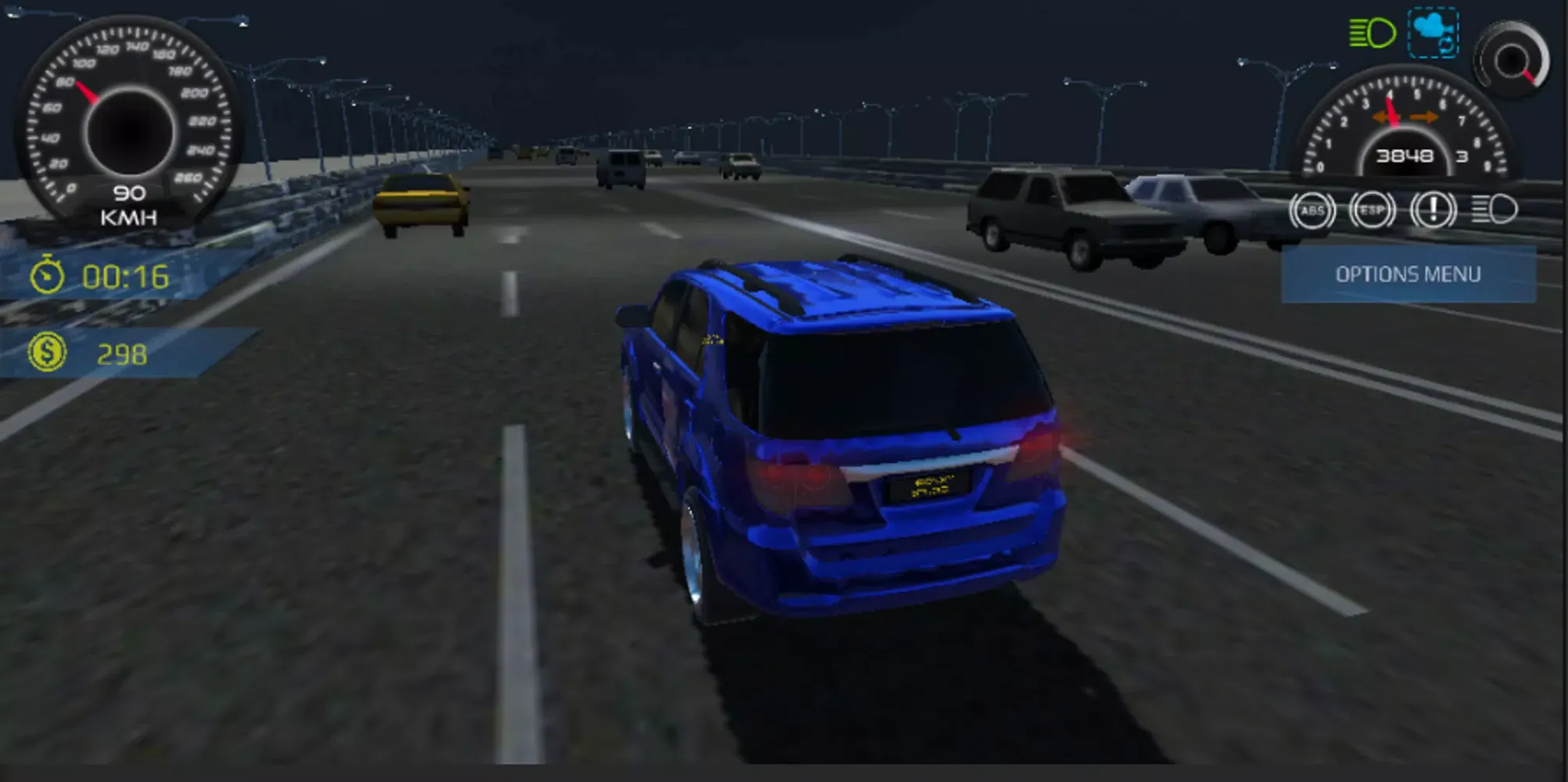Image resolution: width=1568 pixels, height=782 pixels.
Task: Open the dashboard warning lights cluster
Action: (1403, 208)
